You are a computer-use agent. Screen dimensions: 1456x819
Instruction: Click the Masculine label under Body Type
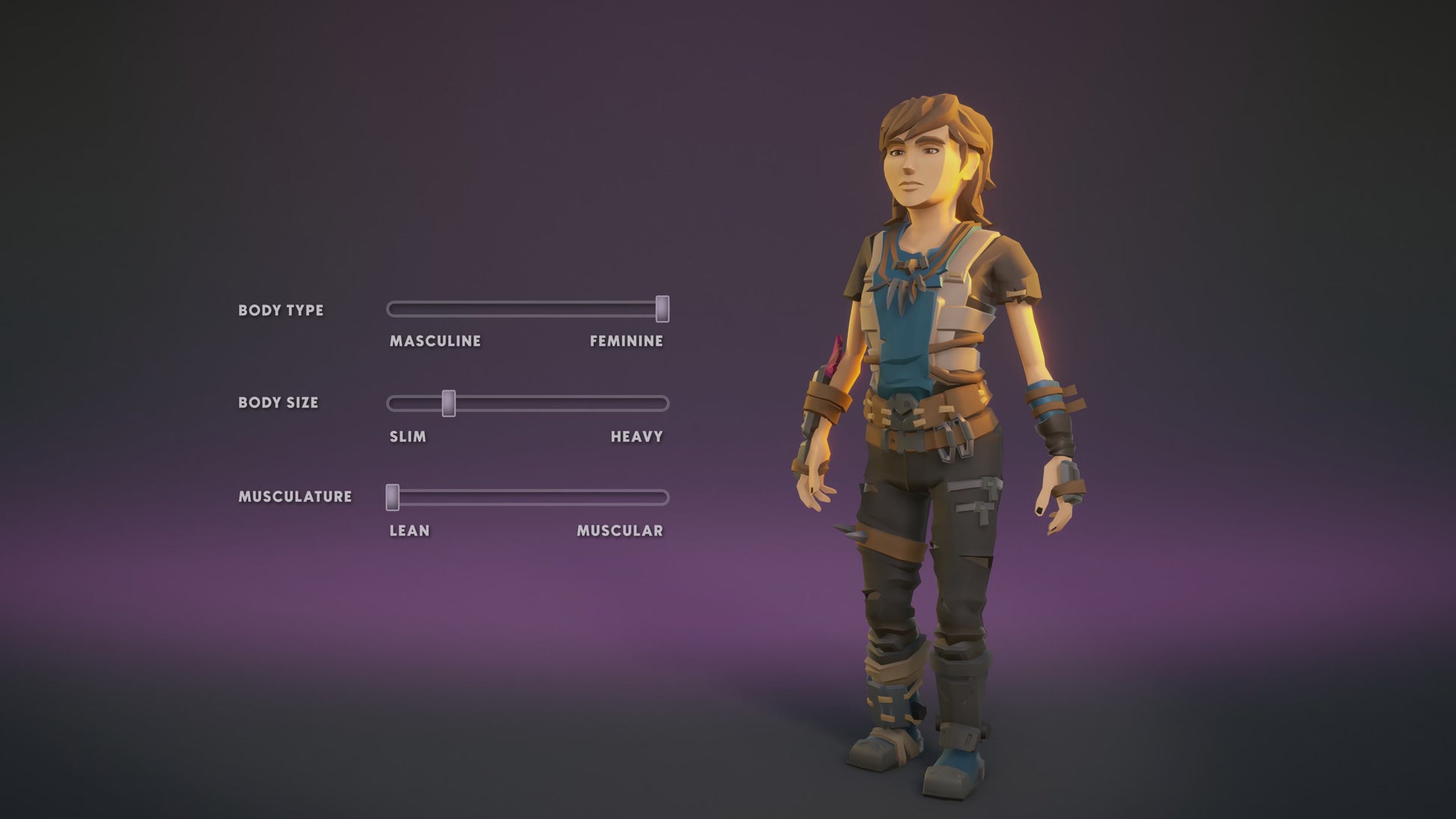coord(435,342)
